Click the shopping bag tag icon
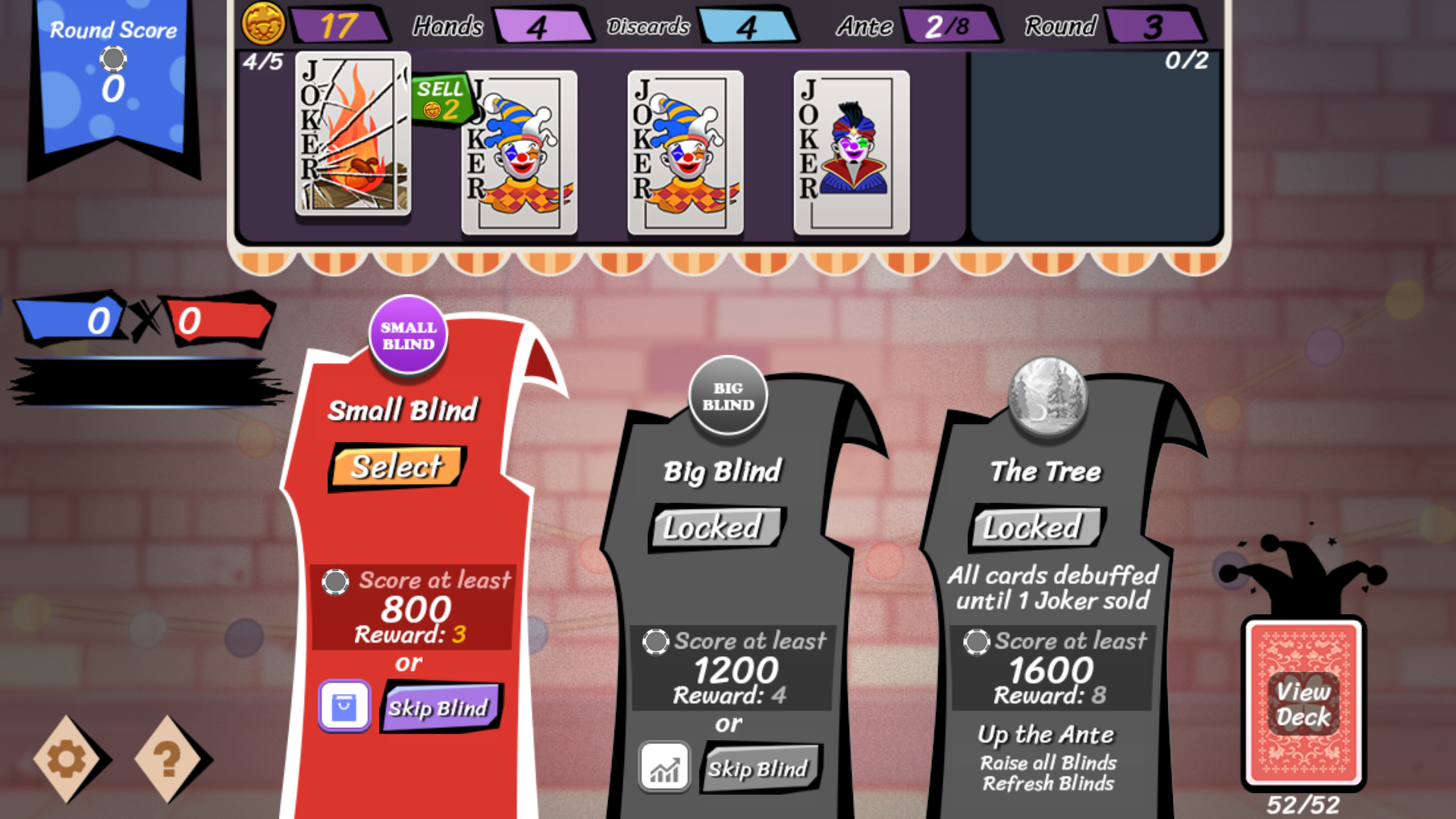The image size is (1456, 819). point(345,706)
